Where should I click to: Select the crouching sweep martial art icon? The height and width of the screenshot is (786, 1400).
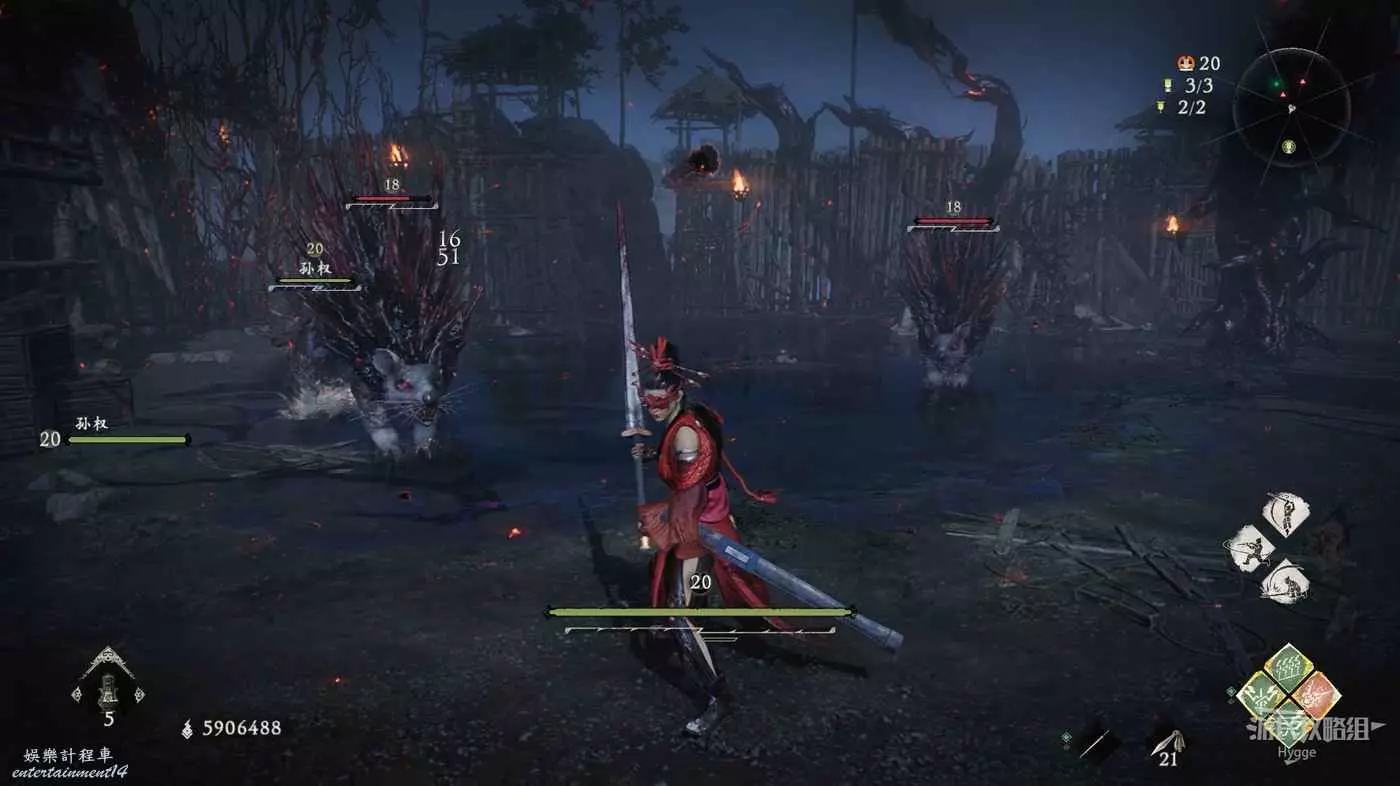click(x=1284, y=581)
